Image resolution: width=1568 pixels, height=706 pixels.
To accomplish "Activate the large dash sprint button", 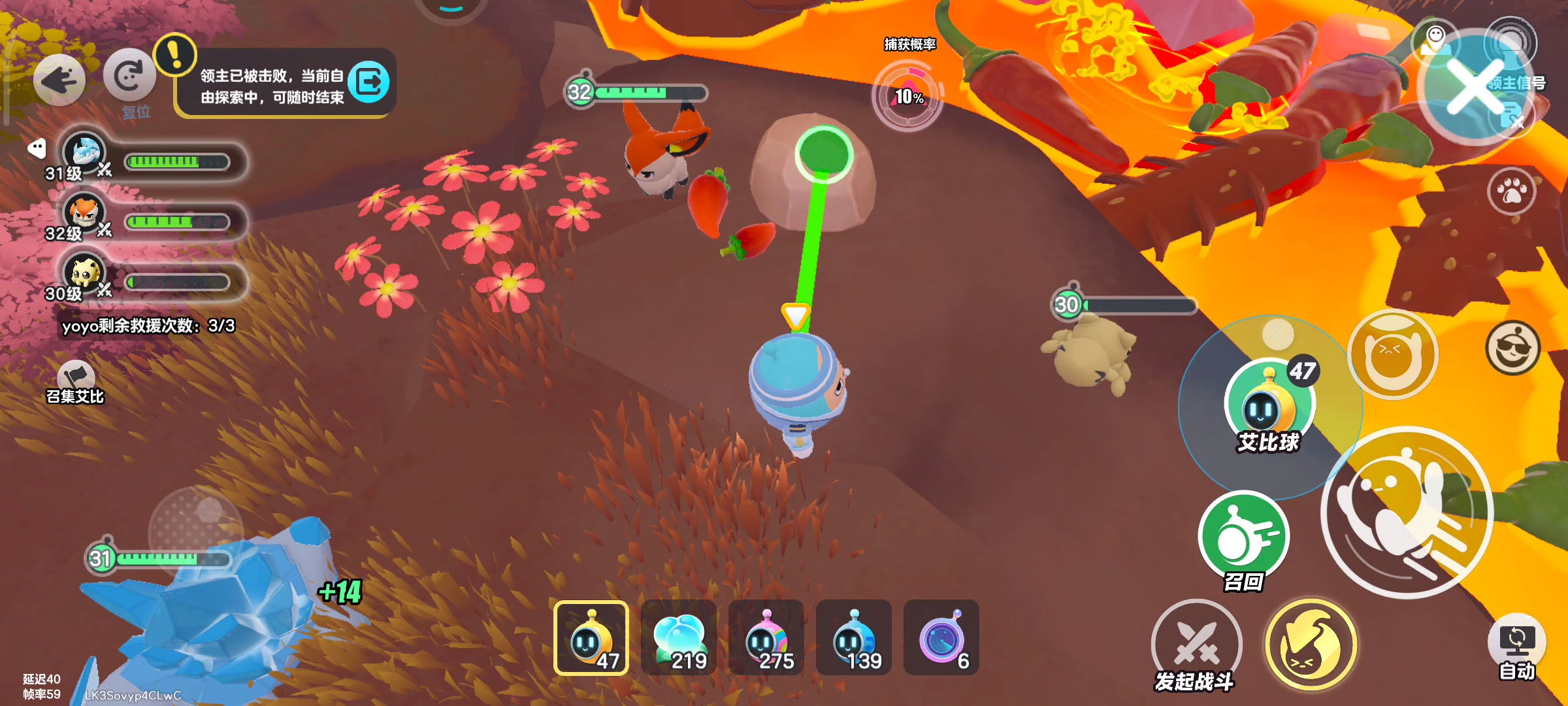I will (1407, 513).
